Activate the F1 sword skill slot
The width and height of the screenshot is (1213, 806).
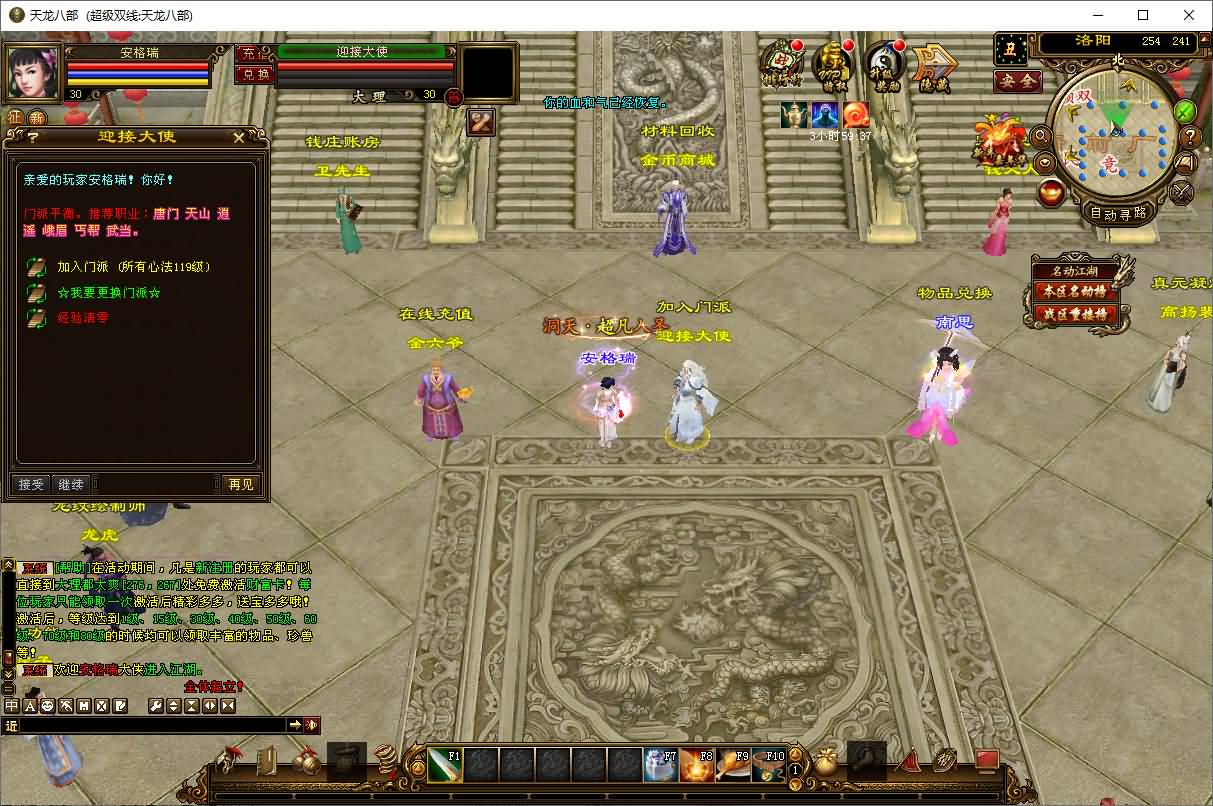coord(444,765)
